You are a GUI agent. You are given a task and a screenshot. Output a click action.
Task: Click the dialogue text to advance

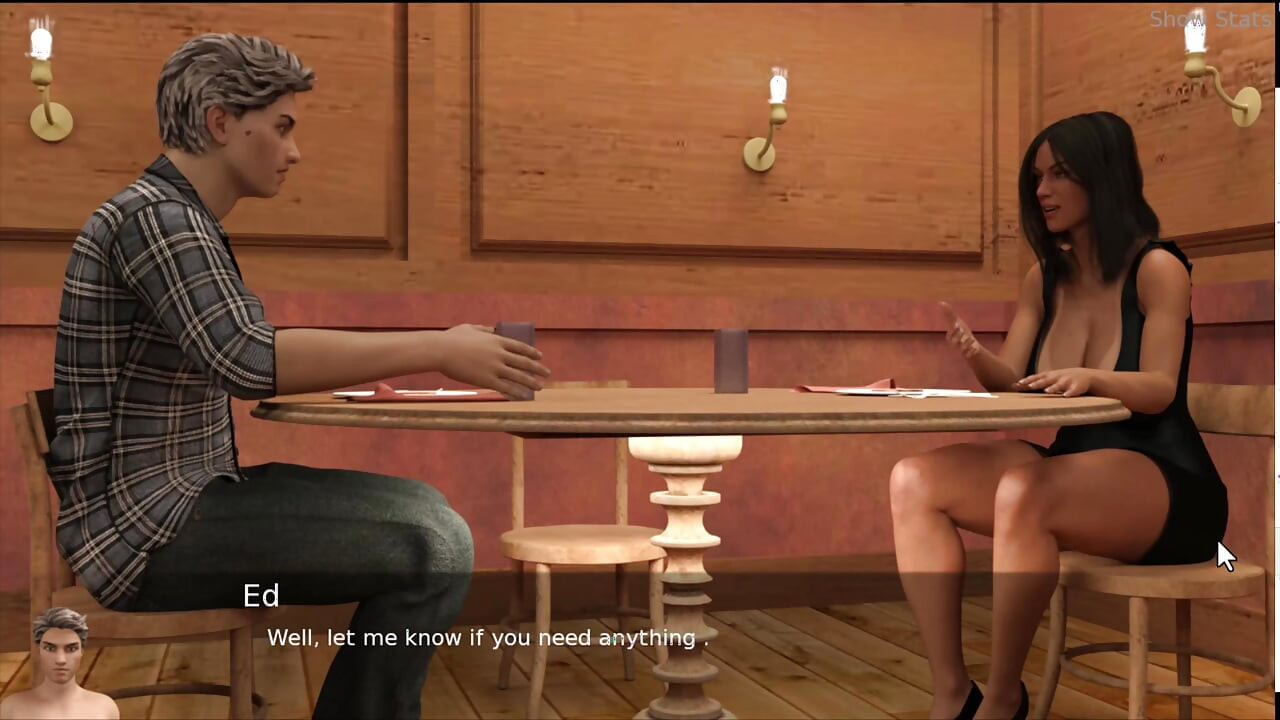click(x=488, y=638)
